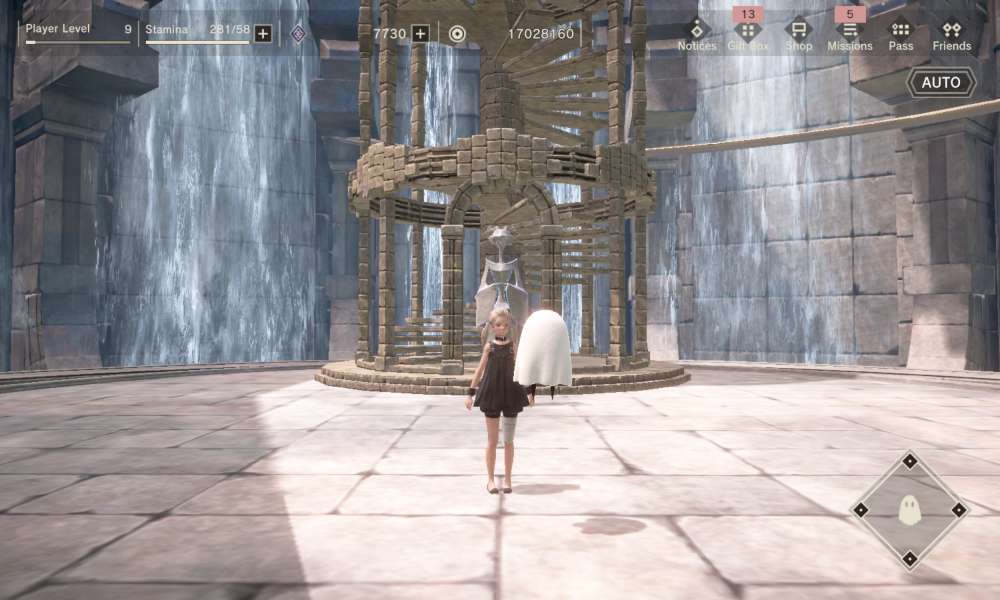Open the ghost Mama diamond menu

click(x=909, y=510)
